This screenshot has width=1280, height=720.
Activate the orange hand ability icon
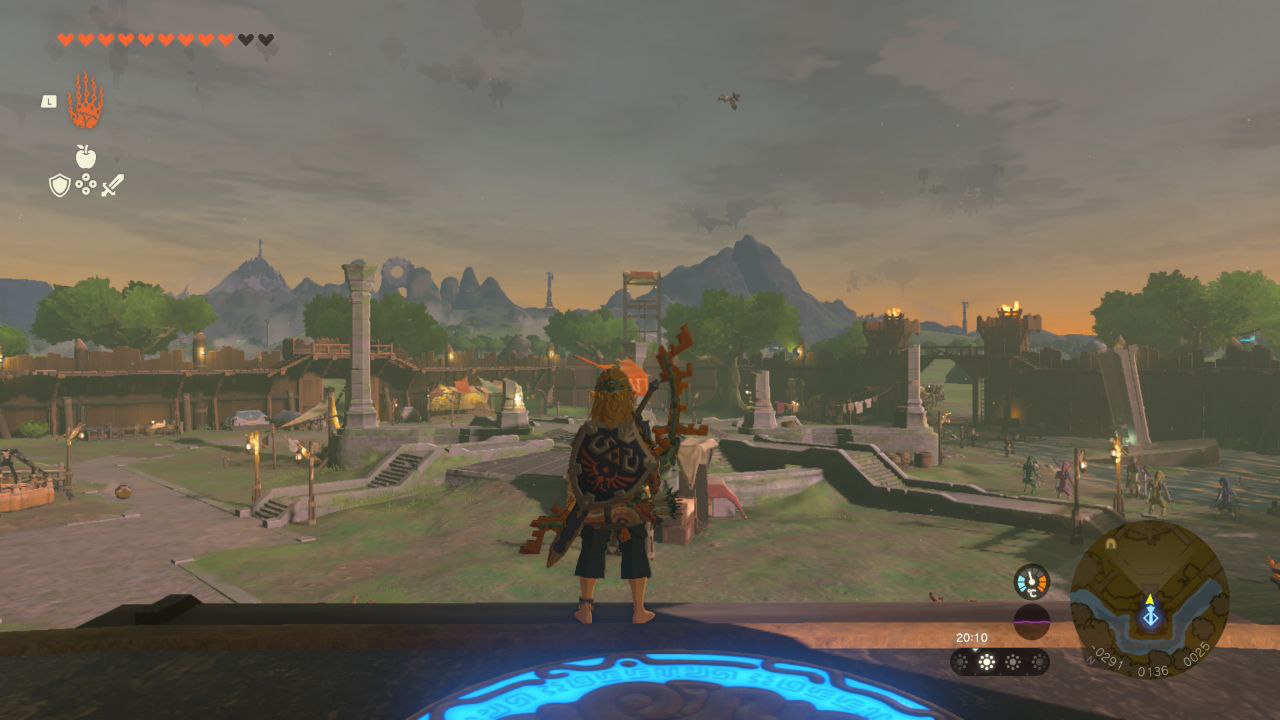click(x=85, y=101)
